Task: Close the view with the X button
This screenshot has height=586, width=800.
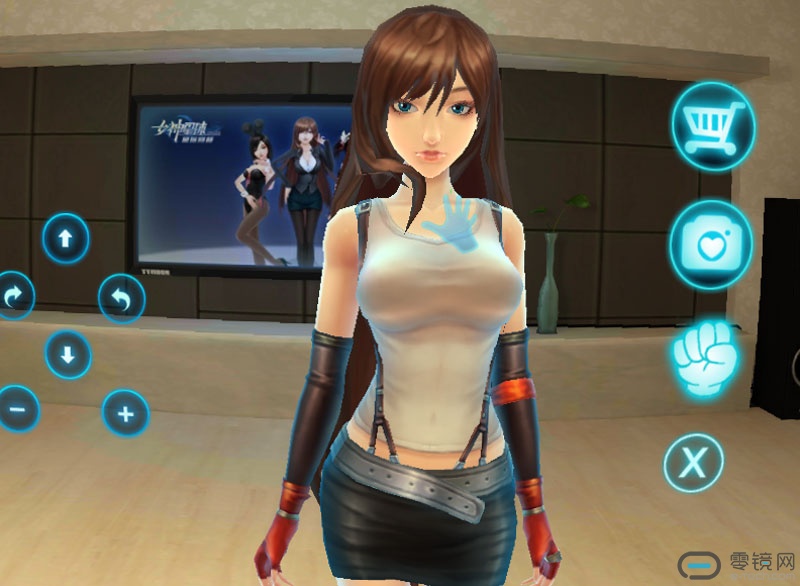Action: click(693, 462)
